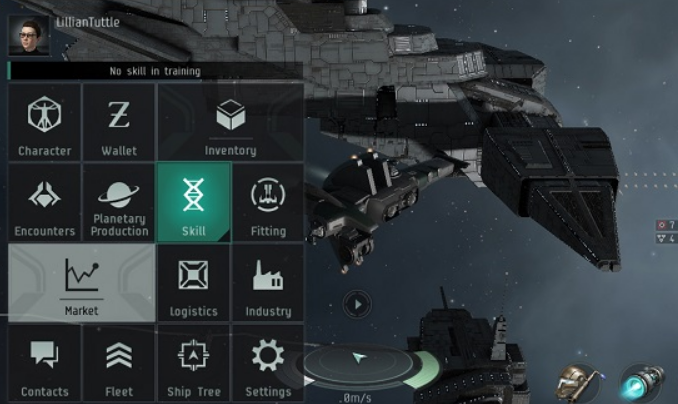Open the Character menu tile

[x=44, y=121]
